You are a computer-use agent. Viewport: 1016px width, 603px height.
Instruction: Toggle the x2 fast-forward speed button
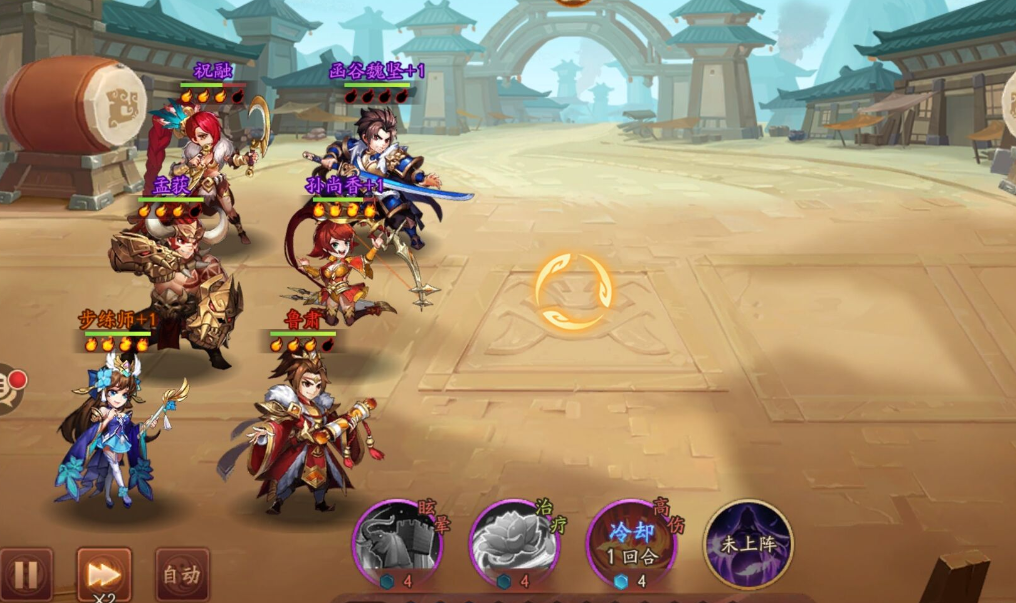click(104, 575)
